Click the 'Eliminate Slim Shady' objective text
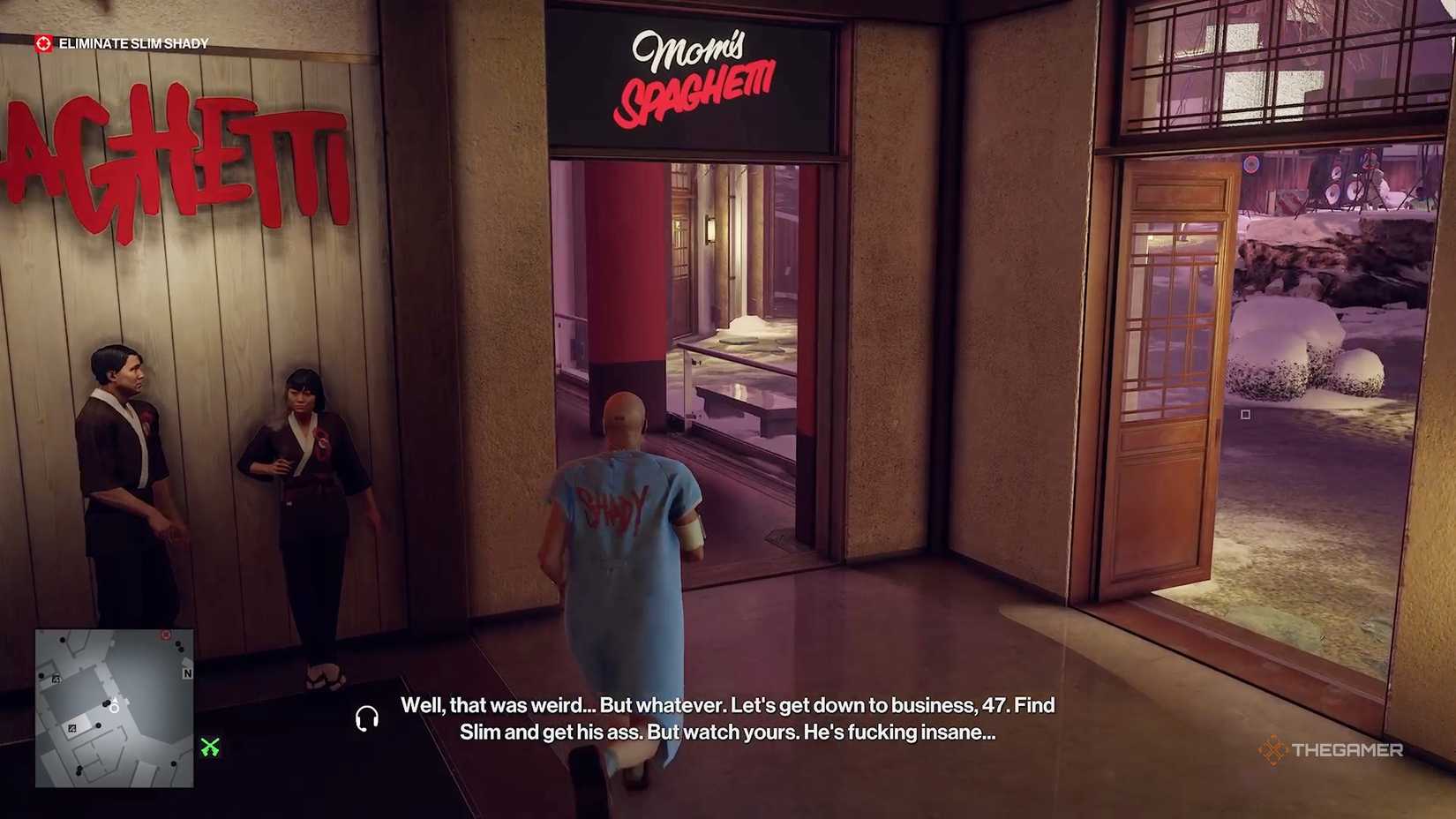 click(132, 41)
